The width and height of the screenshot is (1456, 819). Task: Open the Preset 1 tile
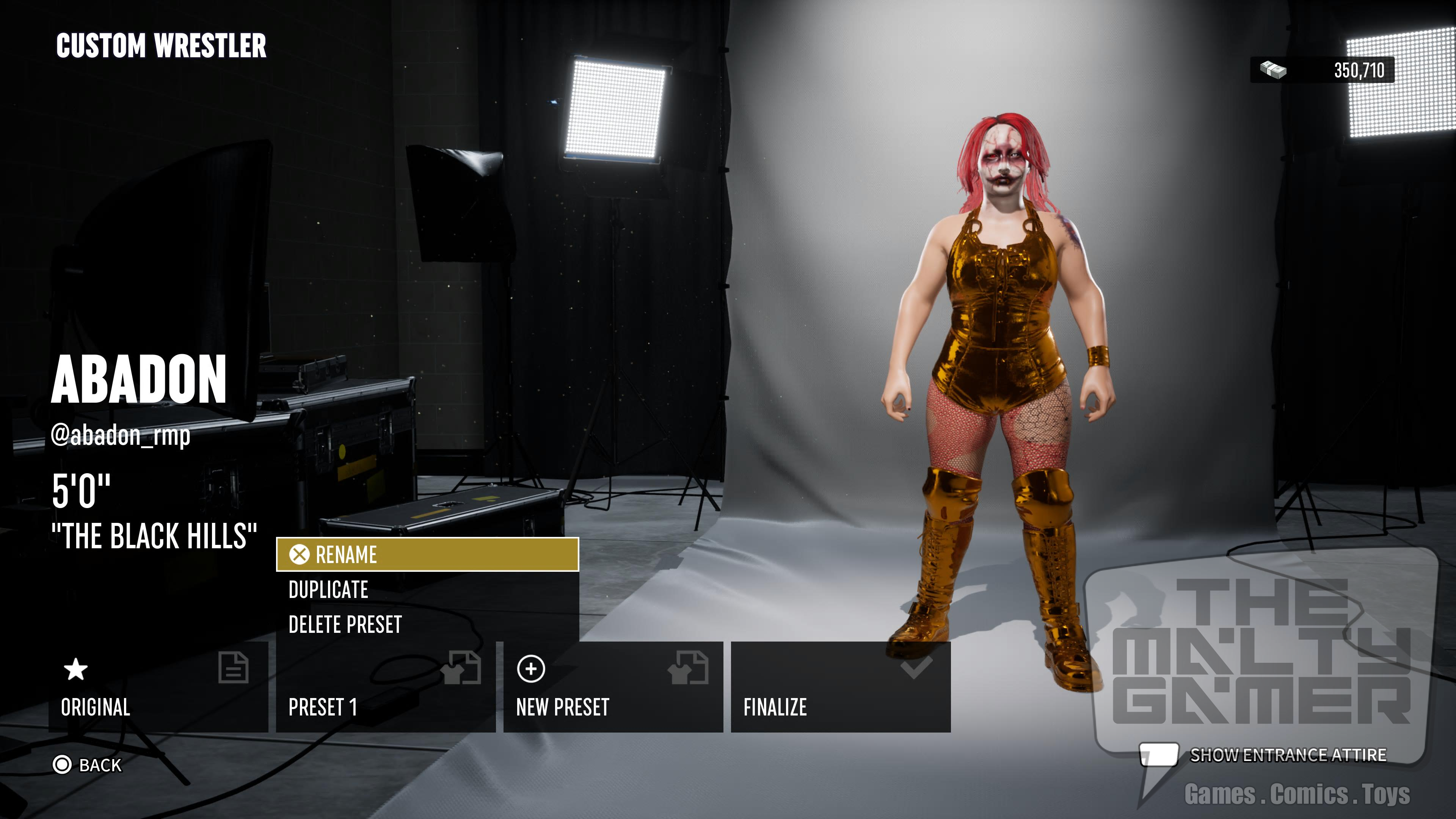point(386,687)
